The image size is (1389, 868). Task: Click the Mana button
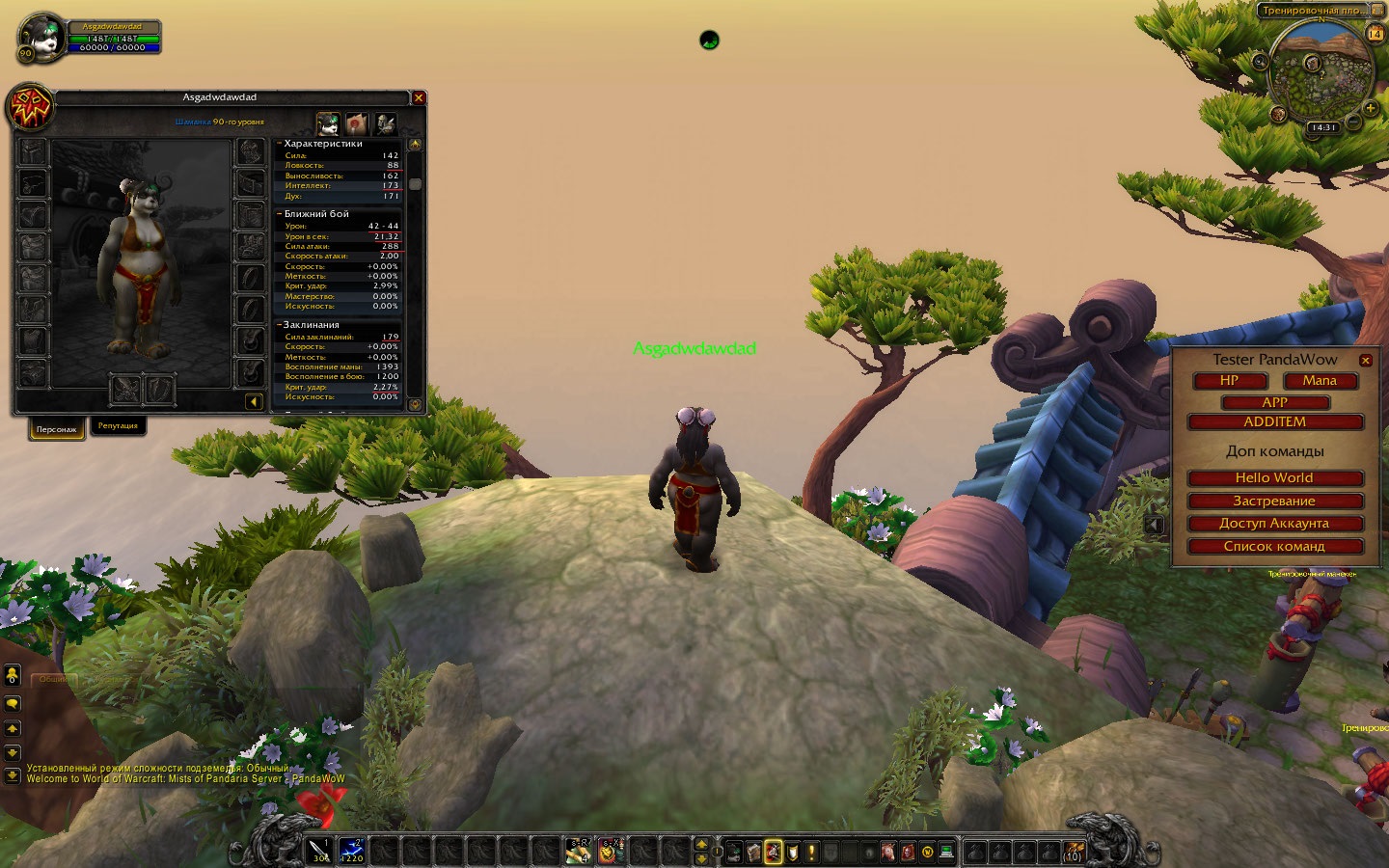click(x=1320, y=381)
